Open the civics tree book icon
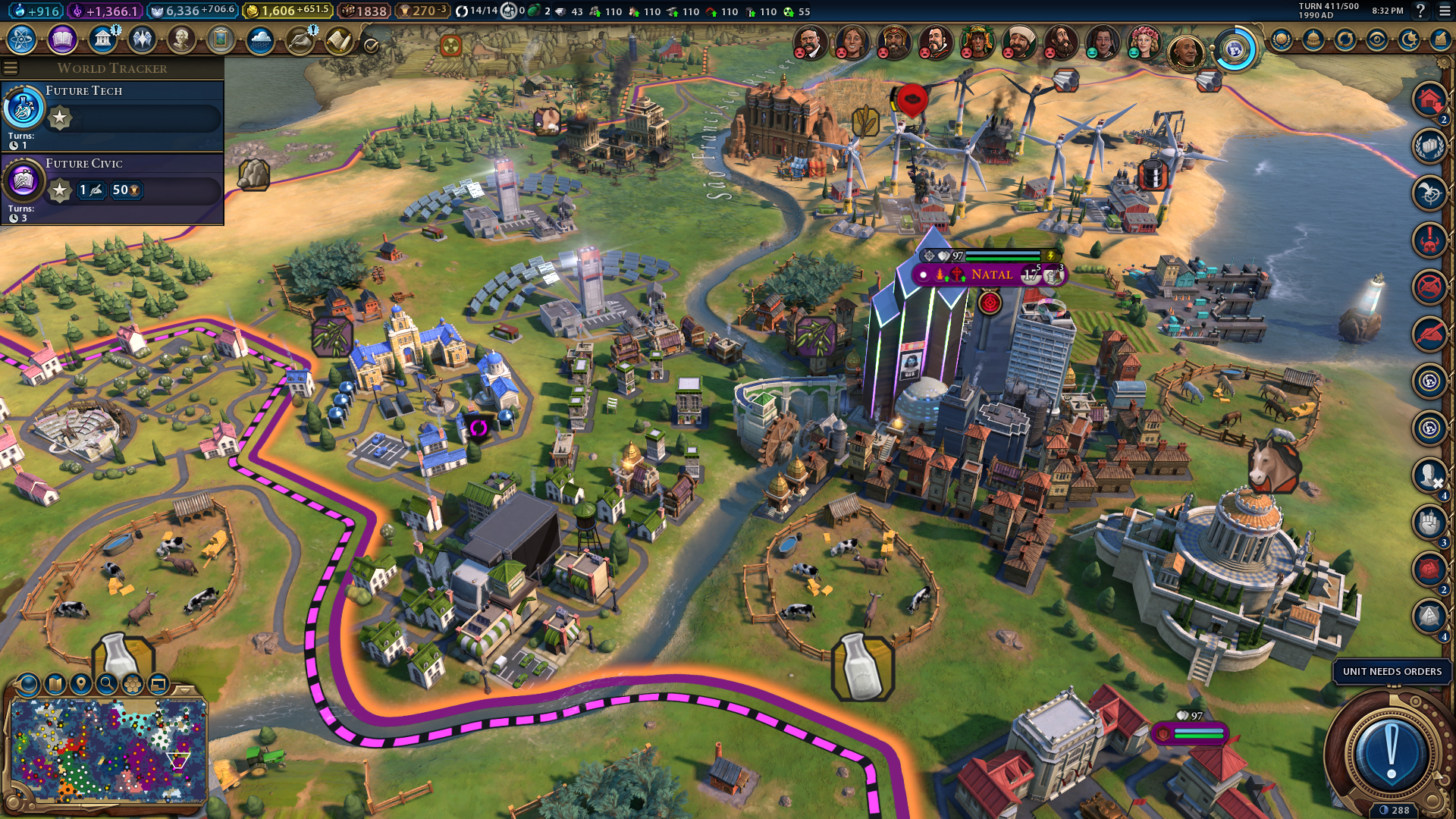The height and width of the screenshot is (819, 1456). (x=62, y=39)
